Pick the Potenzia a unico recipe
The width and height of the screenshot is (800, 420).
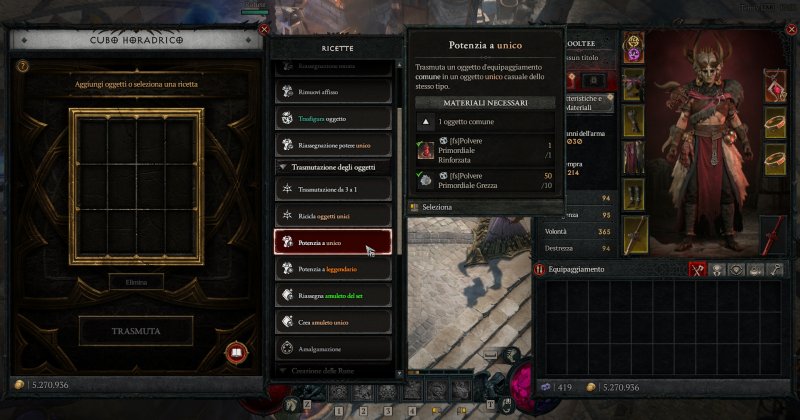point(334,242)
